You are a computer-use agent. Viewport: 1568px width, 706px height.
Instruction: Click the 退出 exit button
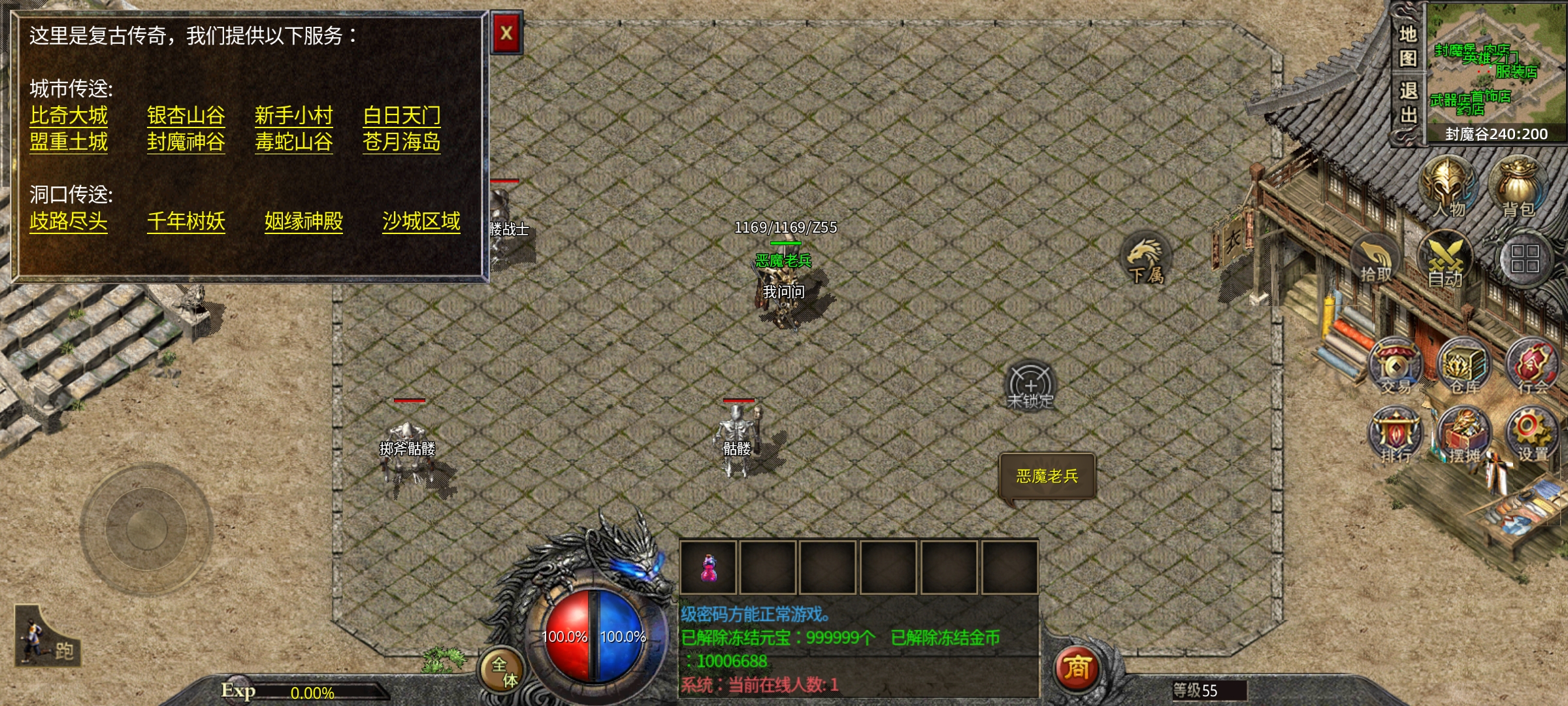tap(1407, 103)
